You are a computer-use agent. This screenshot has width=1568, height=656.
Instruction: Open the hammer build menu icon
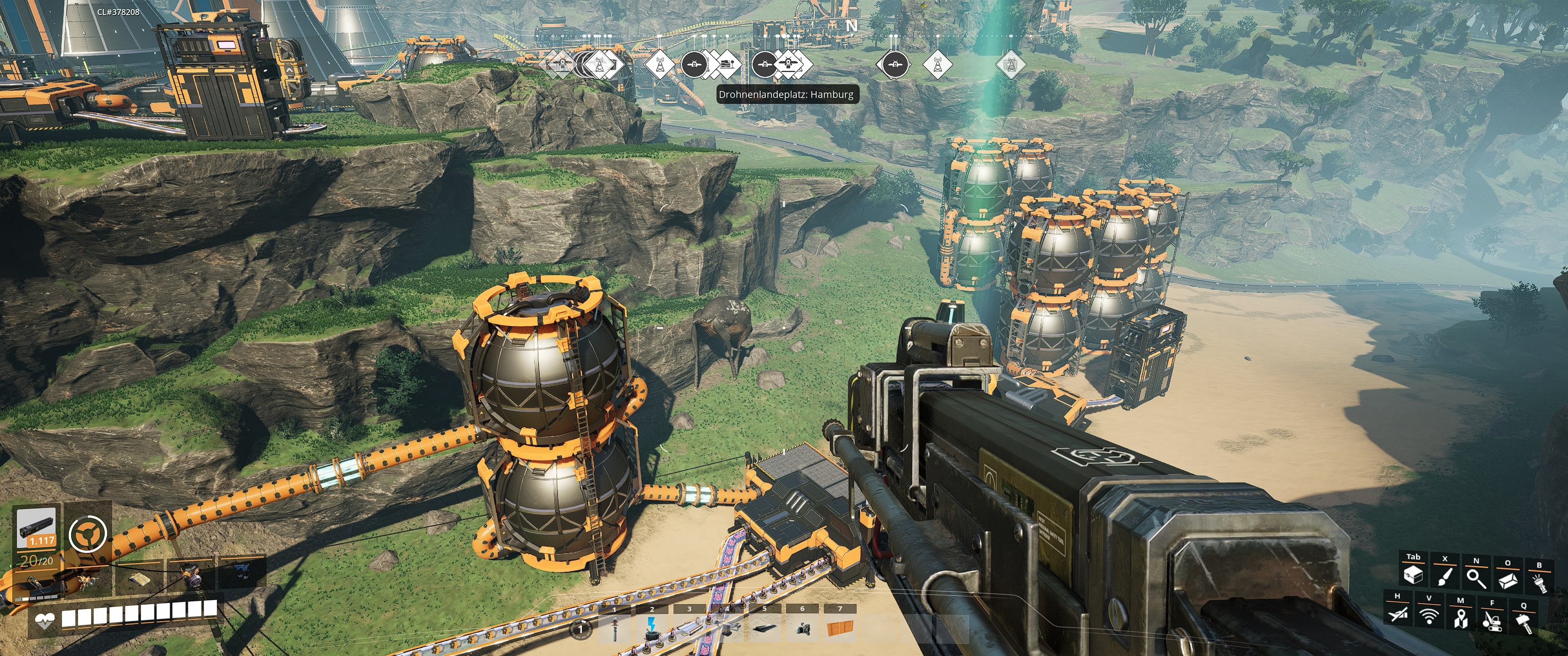(1524, 623)
